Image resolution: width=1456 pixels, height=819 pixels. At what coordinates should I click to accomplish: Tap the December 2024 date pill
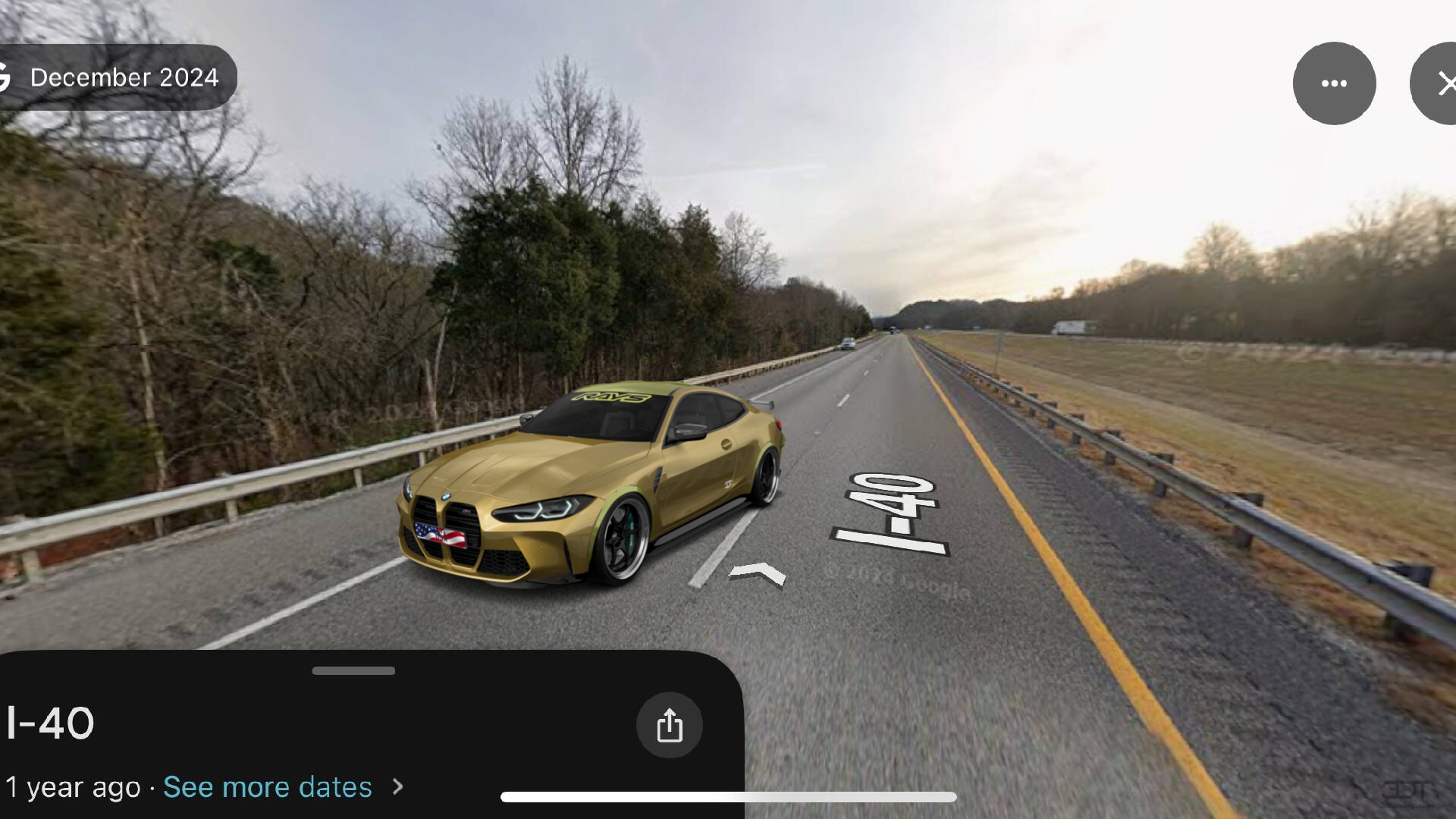coord(120,77)
